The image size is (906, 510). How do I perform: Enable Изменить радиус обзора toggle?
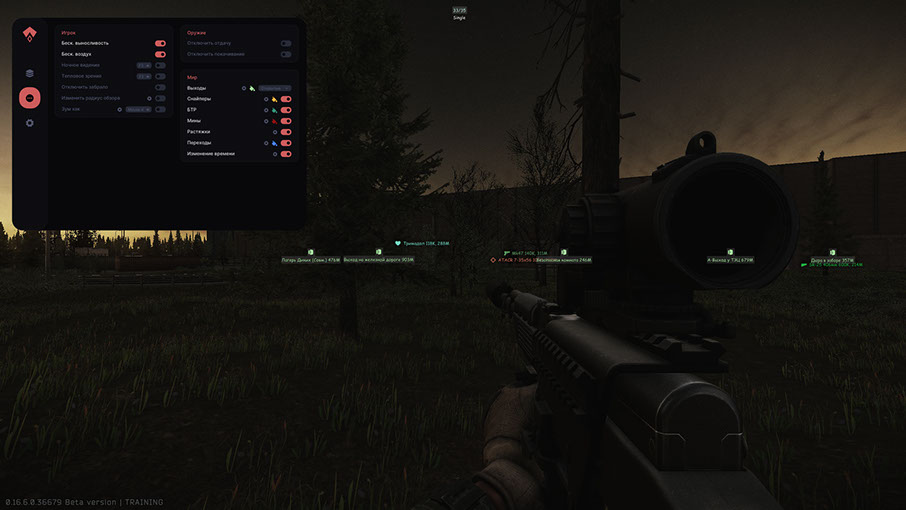[160, 98]
